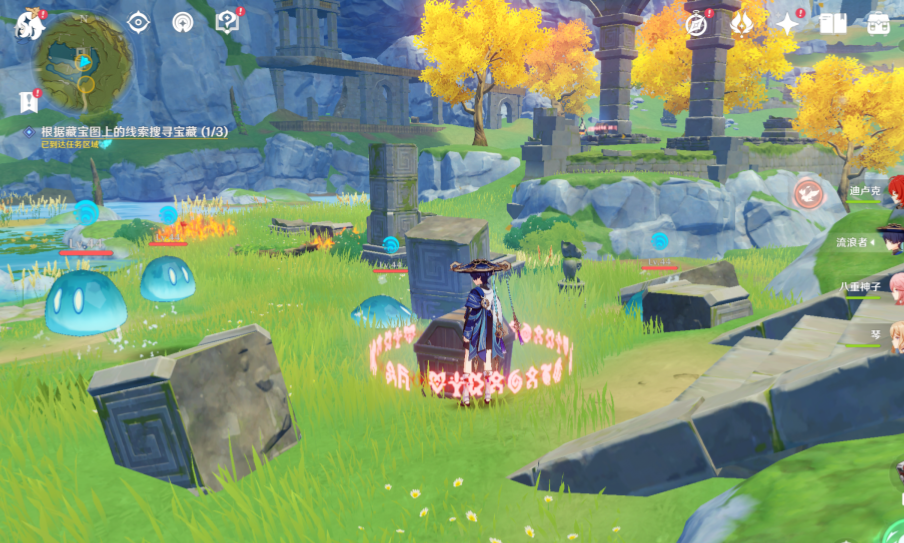Image resolution: width=904 pixels, height=543 pixels.
Task: Switch to party member 八重神子
Action: (x=866, y=287)
